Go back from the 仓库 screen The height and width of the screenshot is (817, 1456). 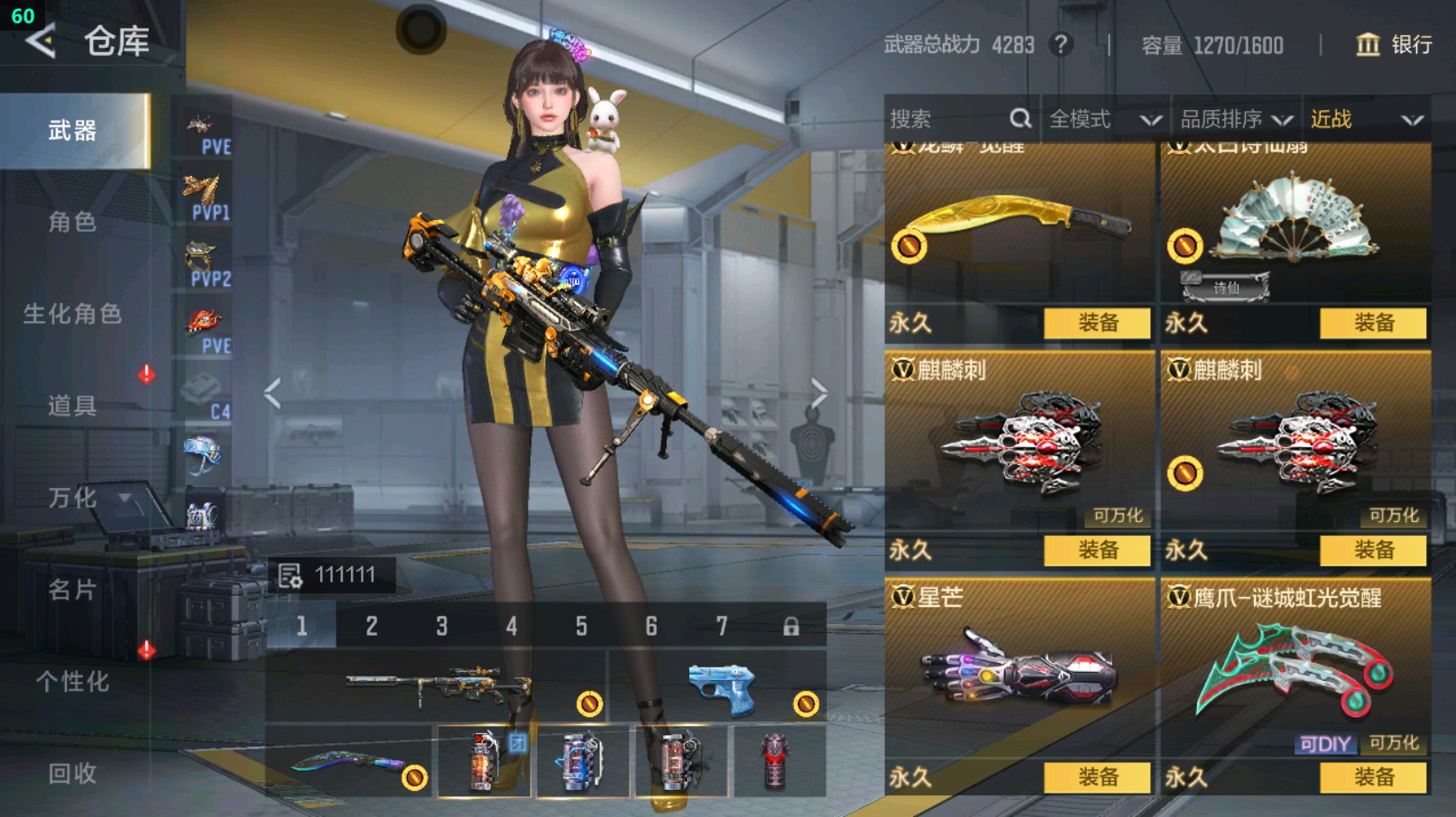40,41
